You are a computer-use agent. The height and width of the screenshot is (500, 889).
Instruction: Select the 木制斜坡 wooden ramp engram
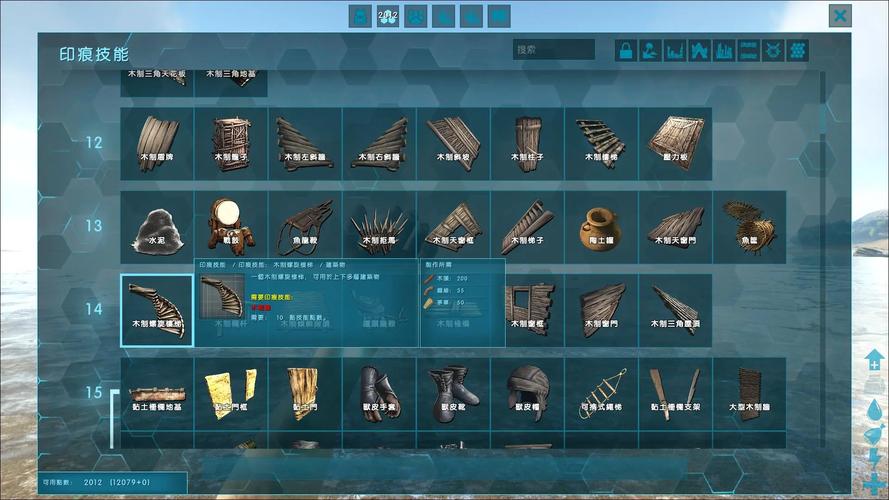(x=453, y=143)
